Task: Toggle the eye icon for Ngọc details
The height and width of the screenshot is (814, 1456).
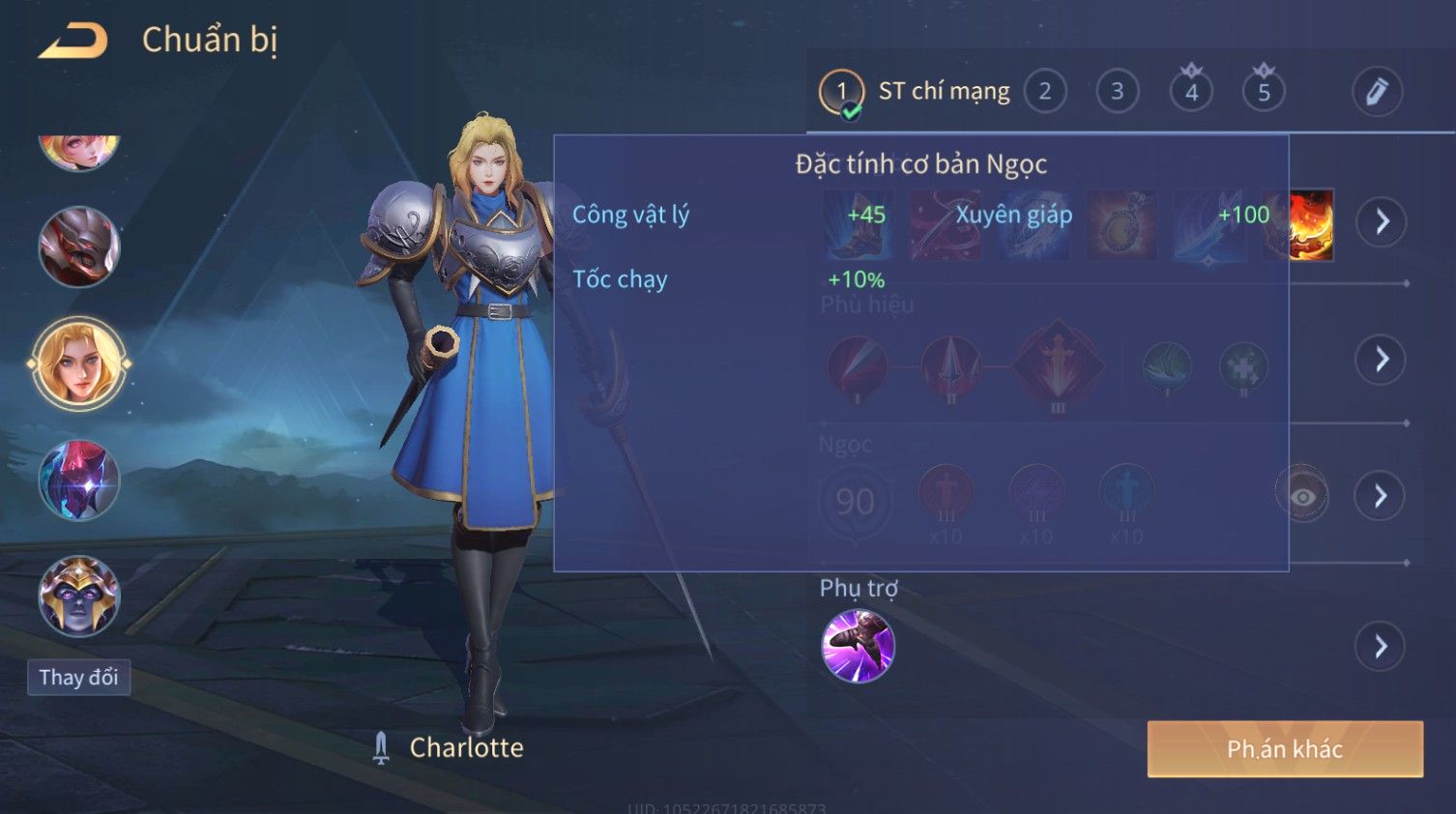Action: (x=1301, y=496)
